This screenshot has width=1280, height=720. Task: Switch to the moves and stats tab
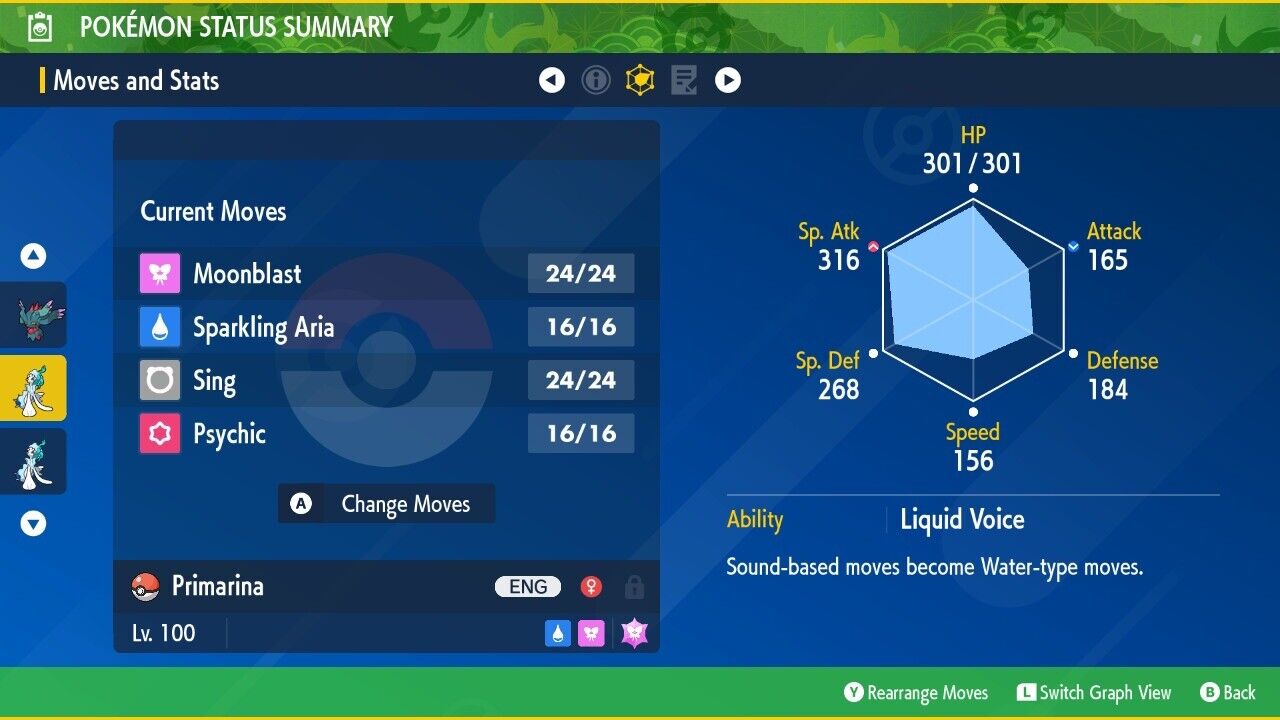click(640, 80)
